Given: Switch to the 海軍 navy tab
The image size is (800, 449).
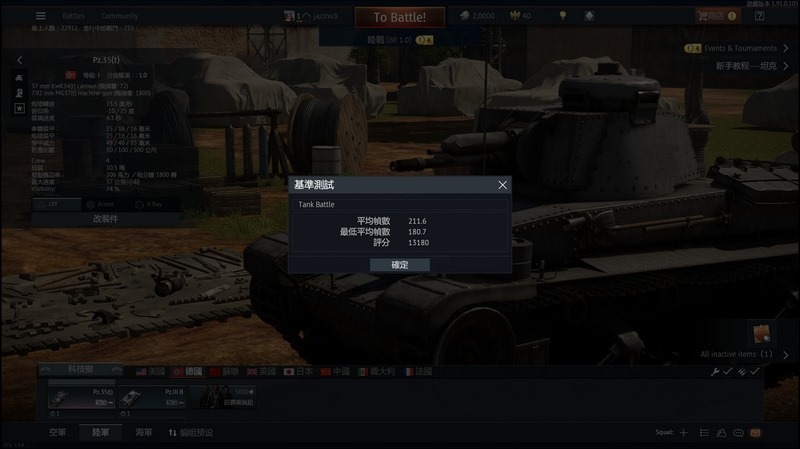Looking at the screenshot, I should click(144, 433).
